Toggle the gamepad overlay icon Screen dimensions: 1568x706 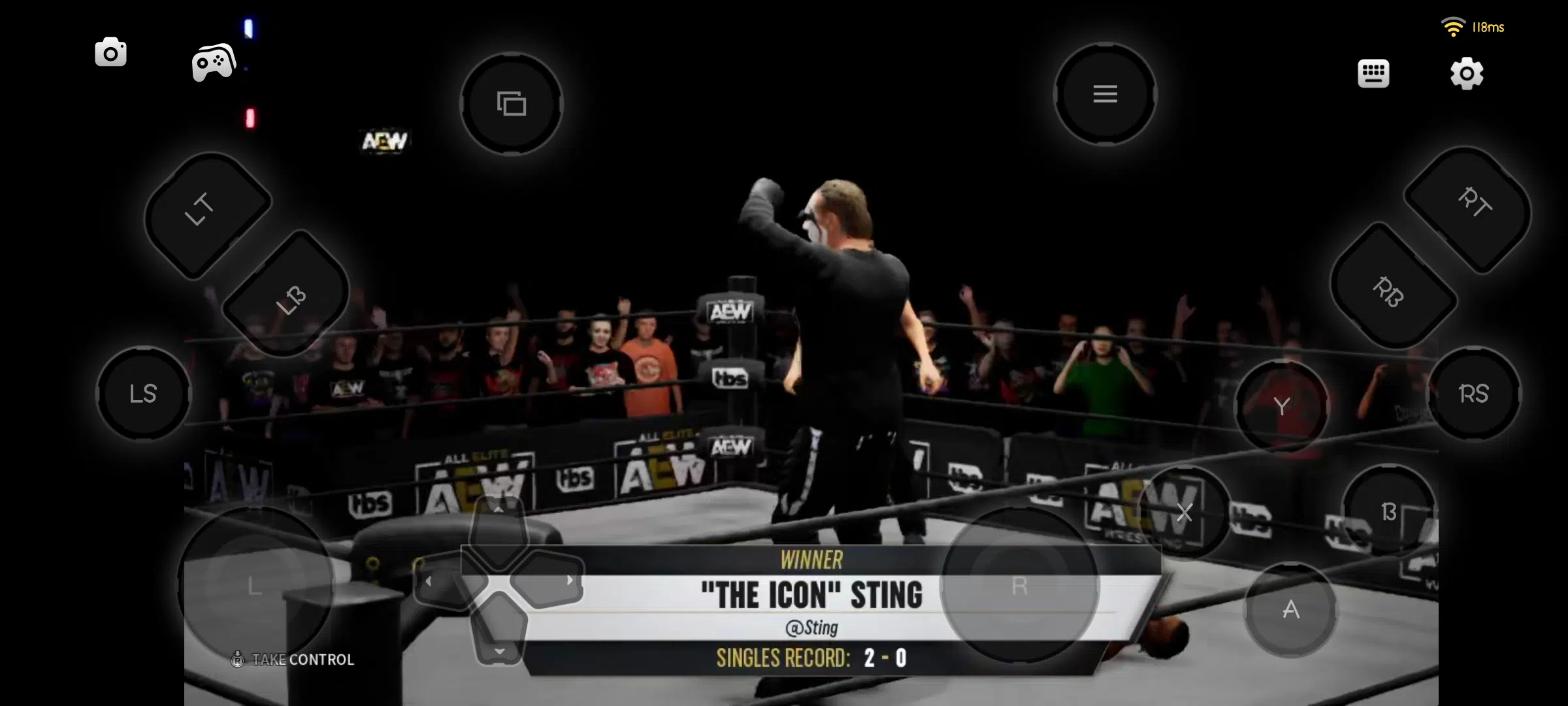pyautogui.click(x=214, y=63)
